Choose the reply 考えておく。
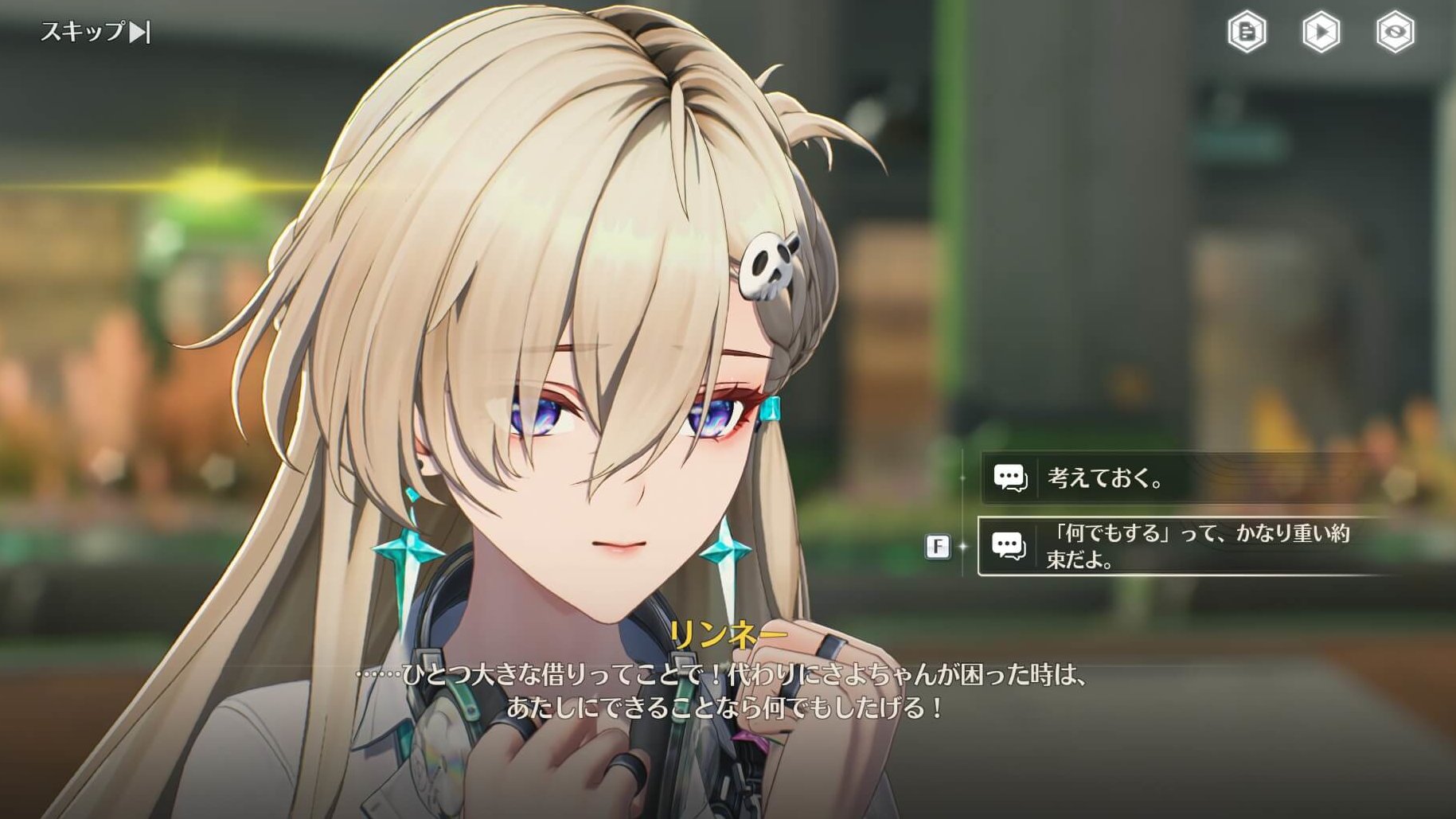Viewport: 1456px width, 819px height. pyautogui.click(x=1178, y=478)
